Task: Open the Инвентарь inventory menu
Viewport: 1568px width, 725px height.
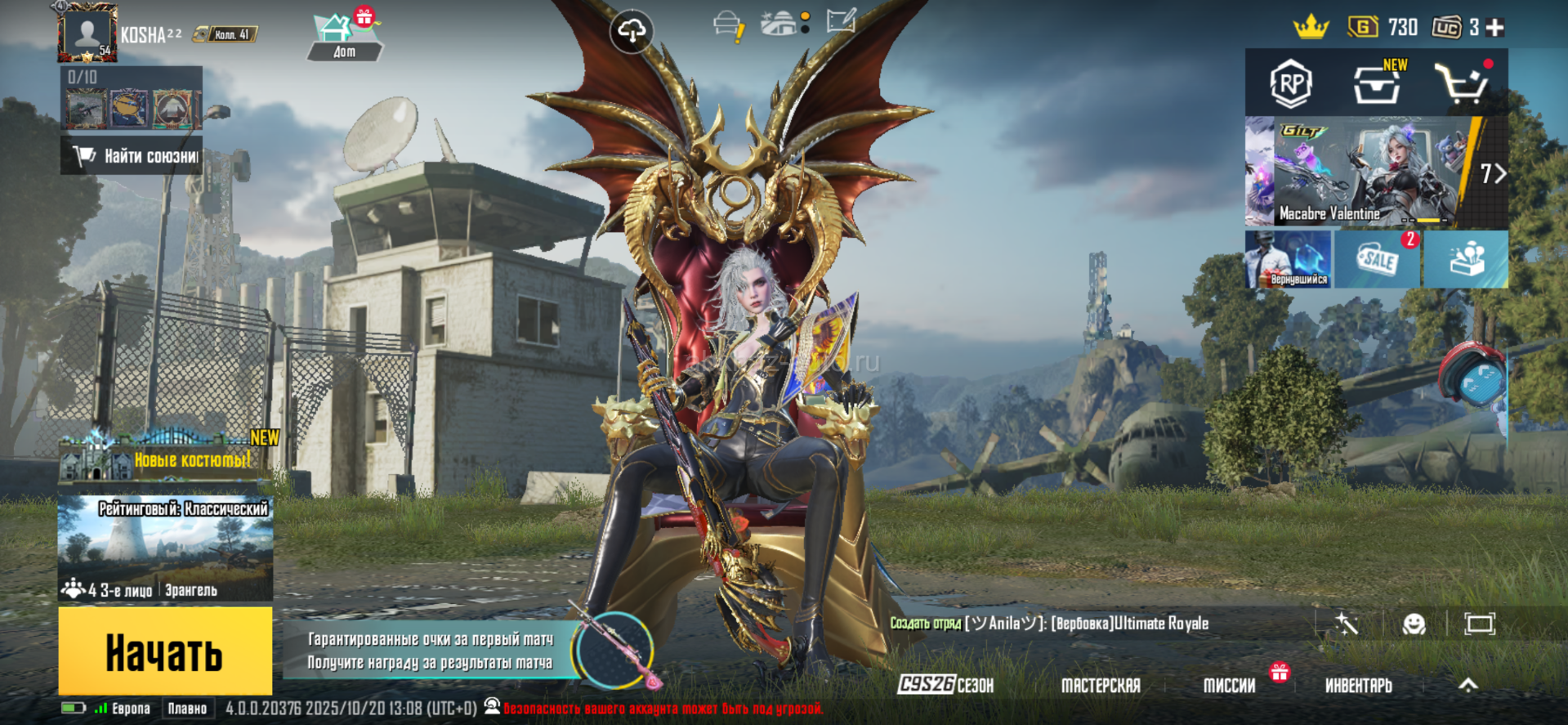Action: [x=1358, y=685]
